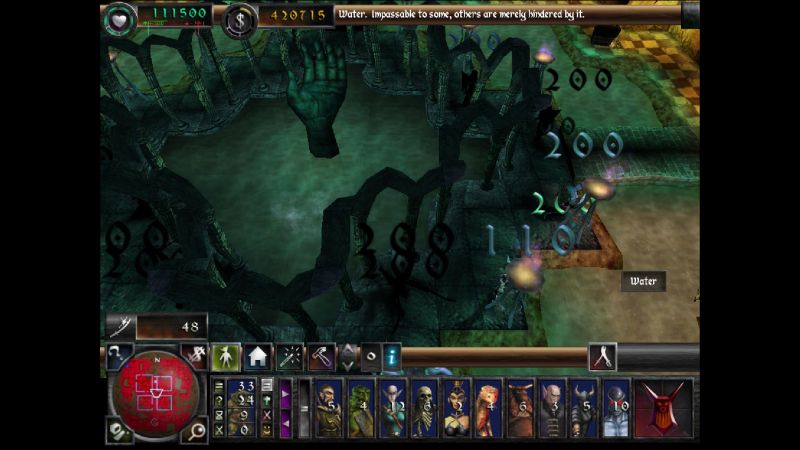
Task: Pick the green lizard creature portrait
Action: click(360, 408)
